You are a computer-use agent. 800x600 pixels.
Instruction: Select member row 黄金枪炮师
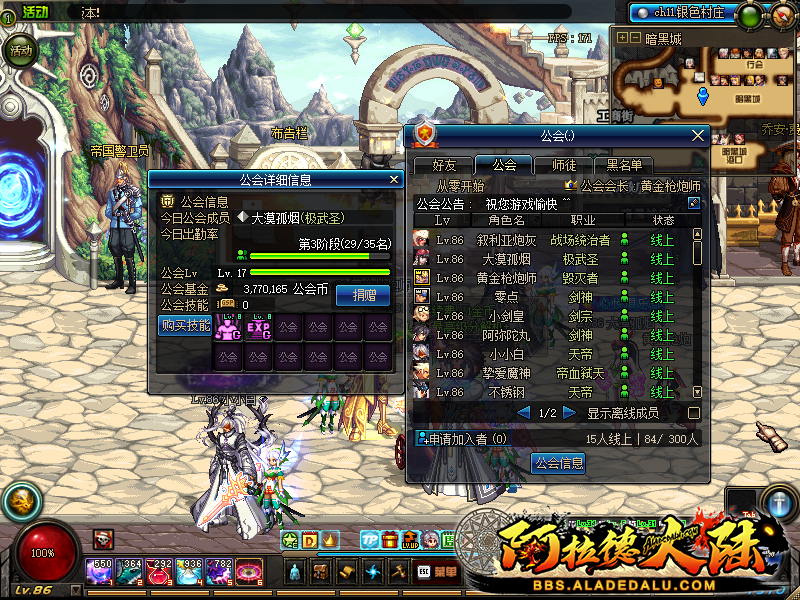click(506, 278)
